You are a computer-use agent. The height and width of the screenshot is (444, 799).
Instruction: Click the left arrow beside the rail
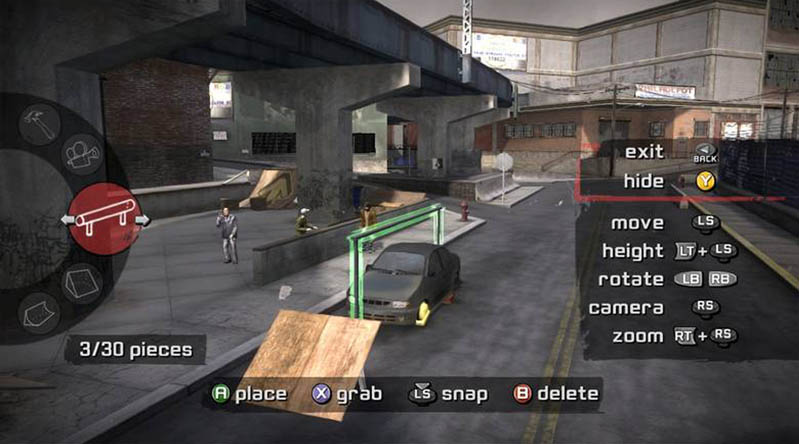click(x=68, y=219)
